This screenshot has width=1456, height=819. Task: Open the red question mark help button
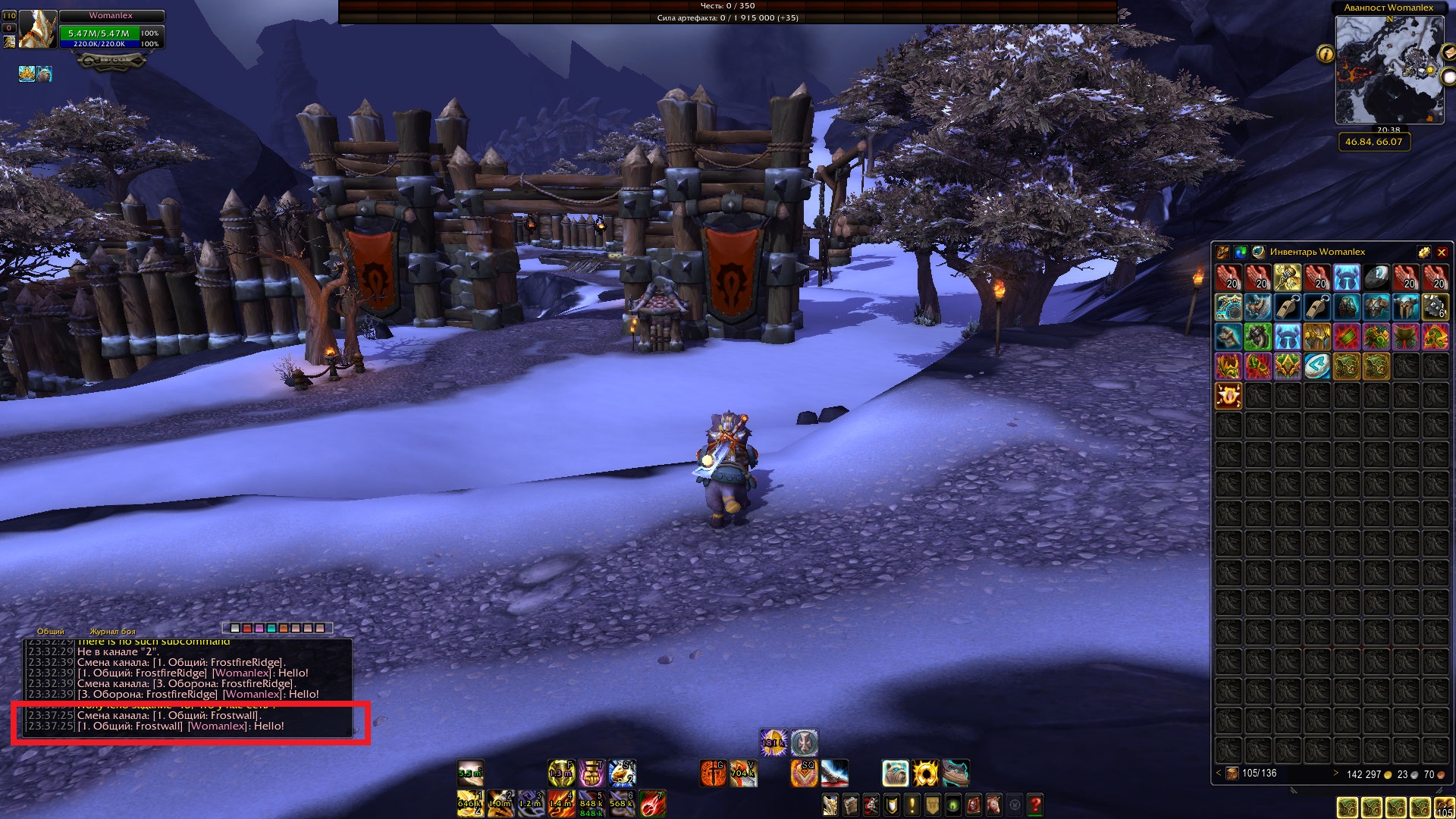(1034, 804)
